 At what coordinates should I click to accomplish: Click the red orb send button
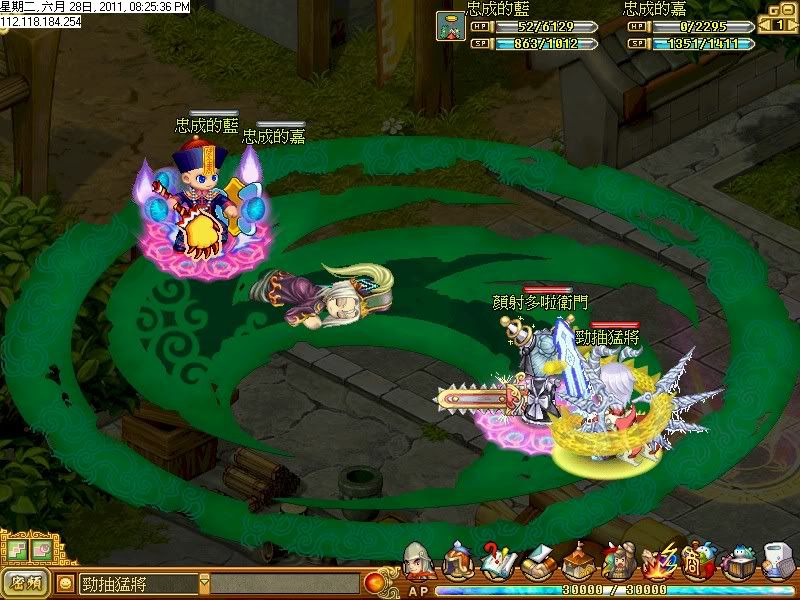373,582
